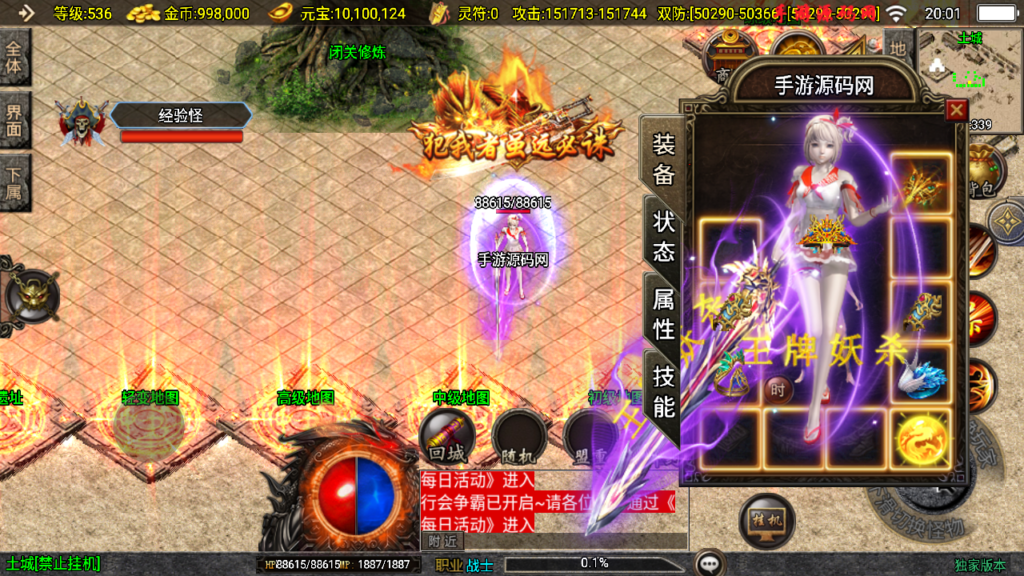Open the chat bubble button
The height and width of the screenshot is (576, 1024).
[710, 564]
